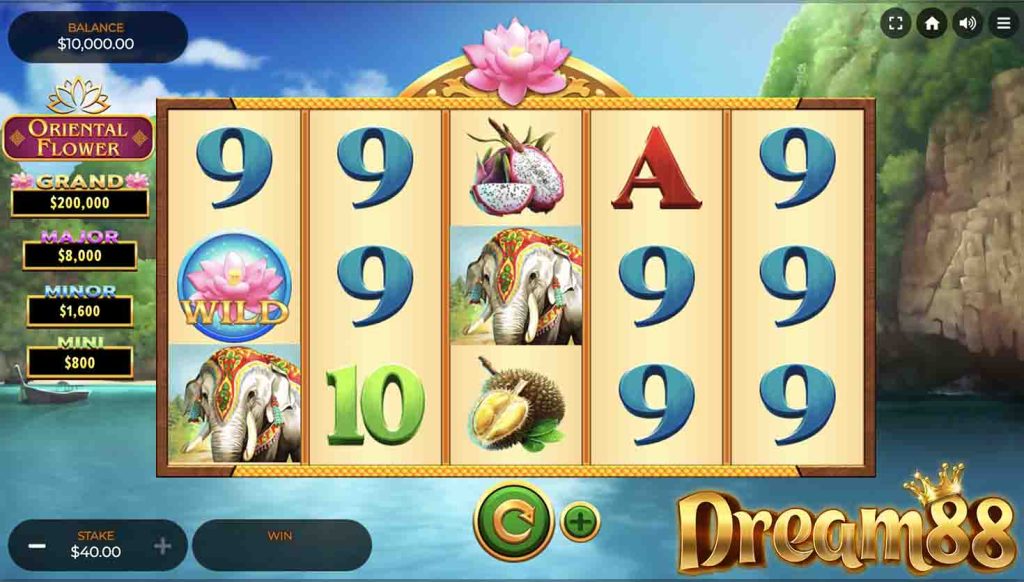Open autoplay options with the small plus button

point(580,521)
